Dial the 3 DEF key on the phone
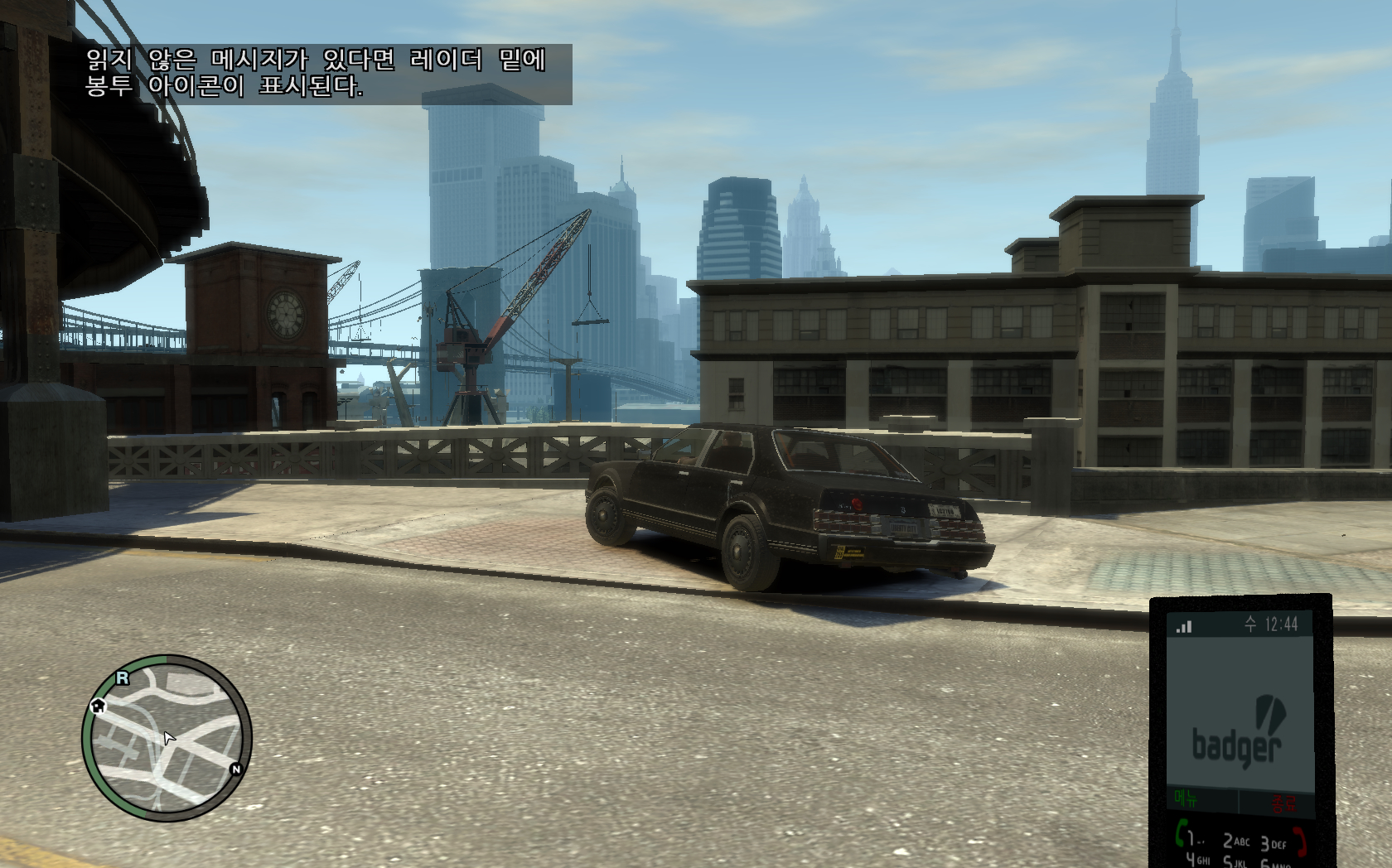 (1273, 843)
